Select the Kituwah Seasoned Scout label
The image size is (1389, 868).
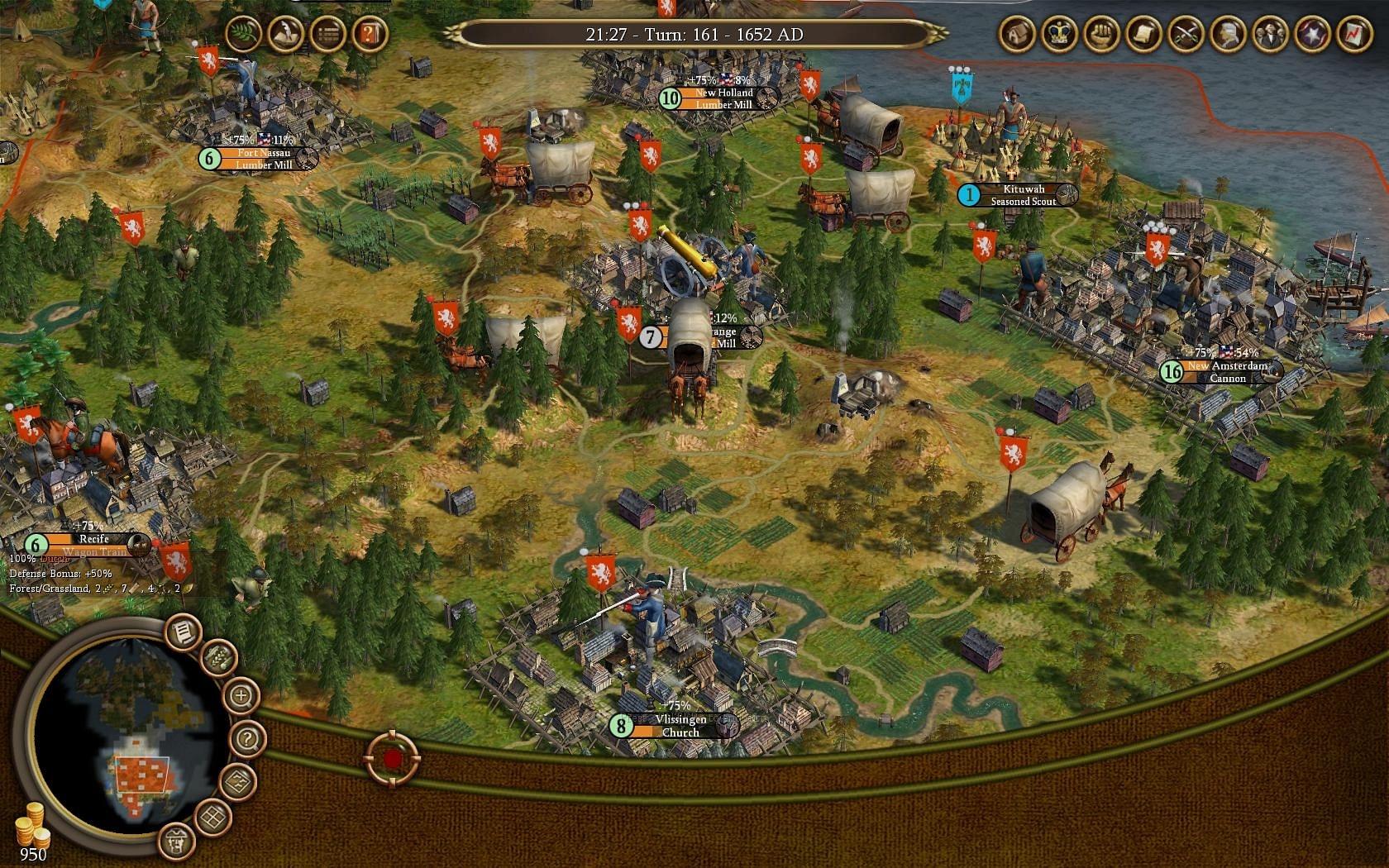point(1020,195)
